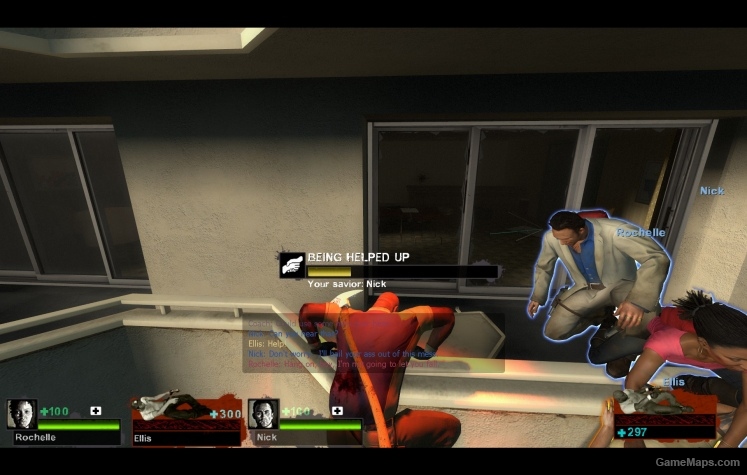Click Rochelle's first aid kit icon
The height and width of the screenshot is (475, 747).
pos(96,410)
